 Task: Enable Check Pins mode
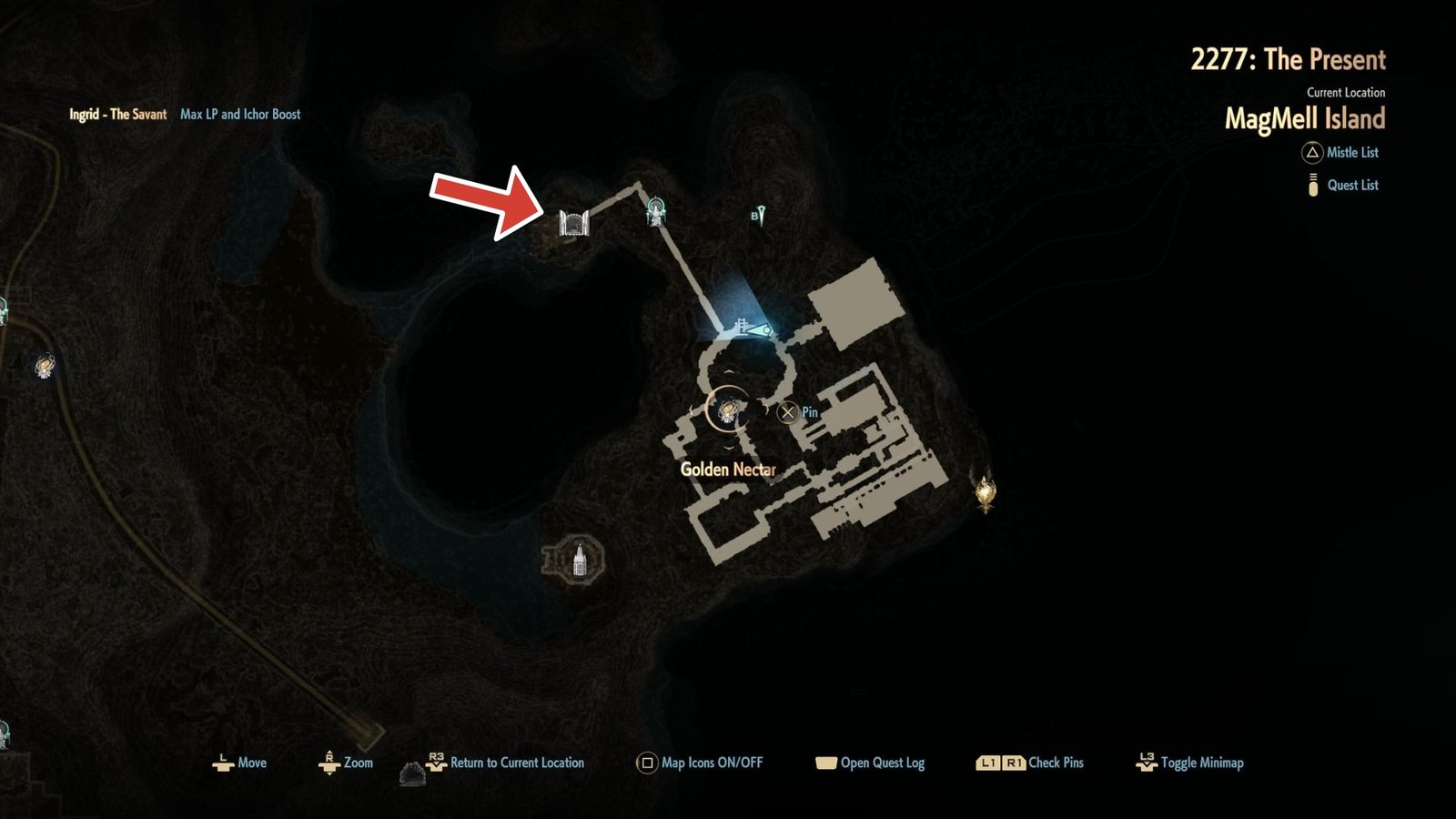point(1001,763)
